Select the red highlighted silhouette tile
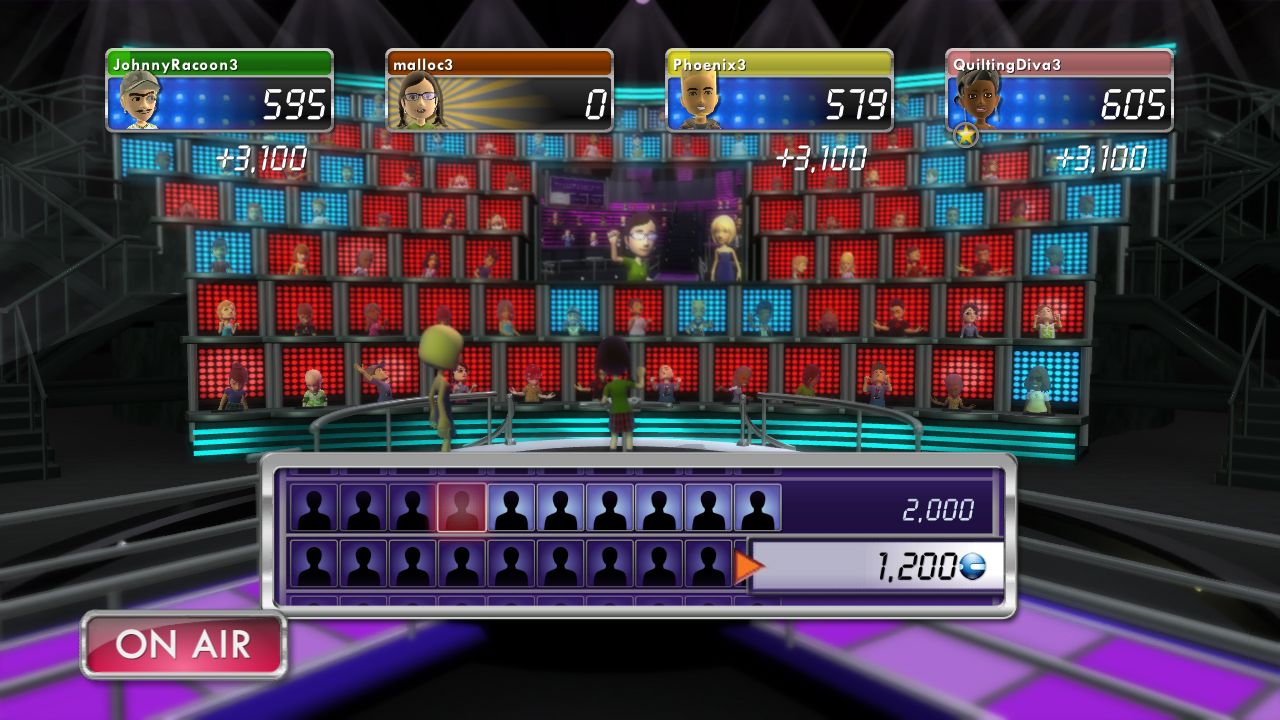The height and width of the screenshot is (720, 1280). (461, 508)
